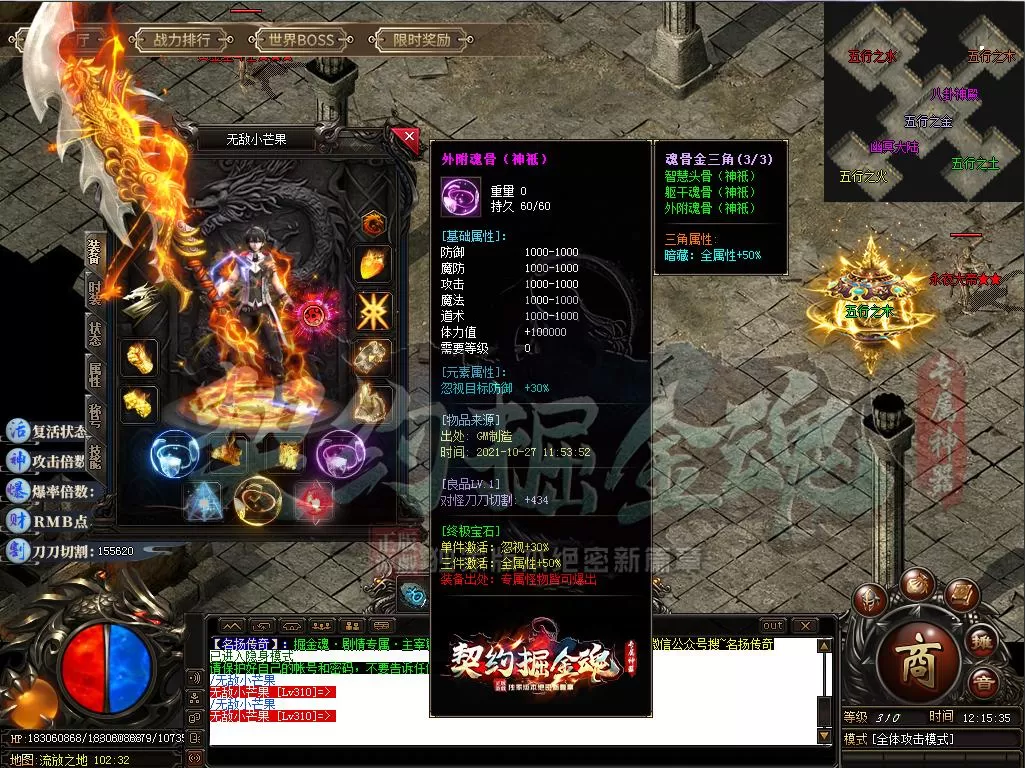Open the 商 shop button
Screen dimensions: 1025x768
(917, 665)
